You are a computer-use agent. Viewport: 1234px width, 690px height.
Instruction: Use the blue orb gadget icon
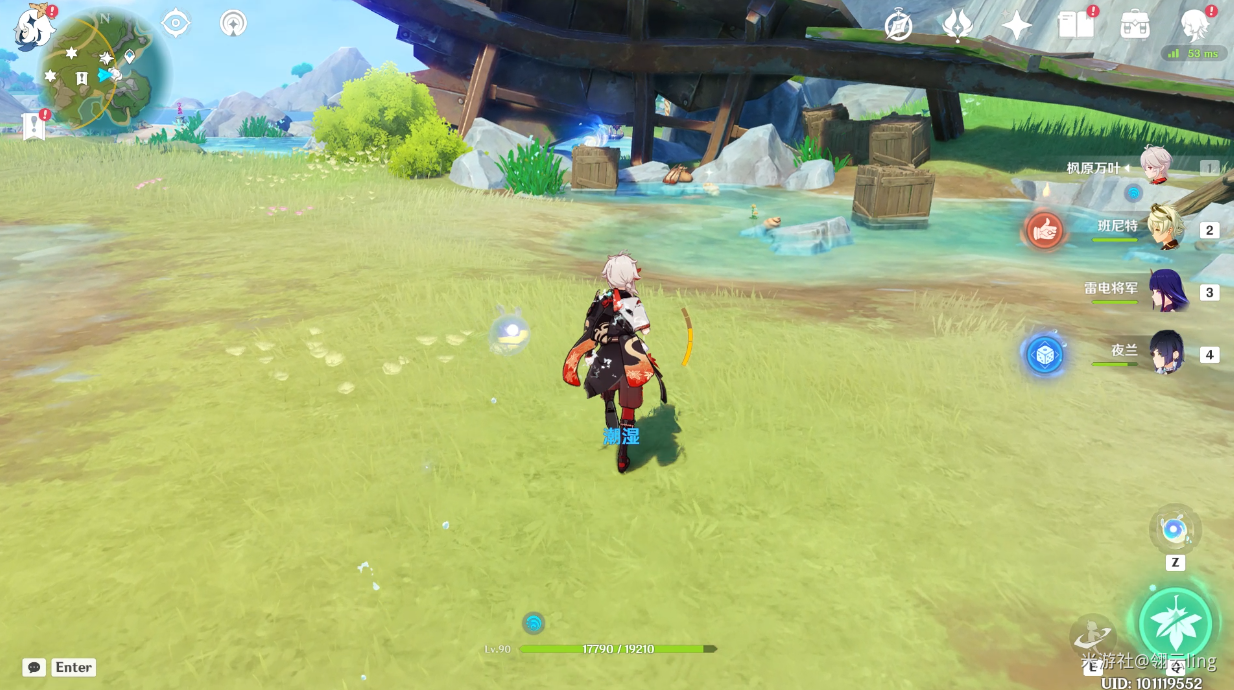[x=1175, y=530]
